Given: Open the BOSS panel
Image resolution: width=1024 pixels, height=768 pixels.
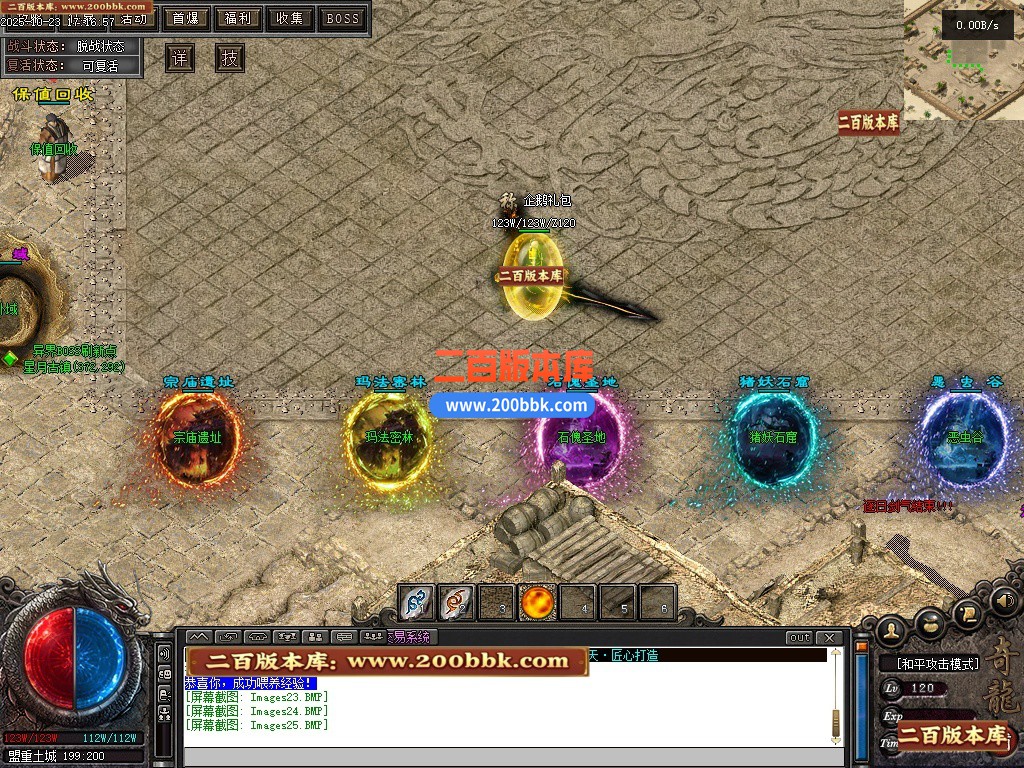Looking at the screenshot, I should click(x=342, y=18).
